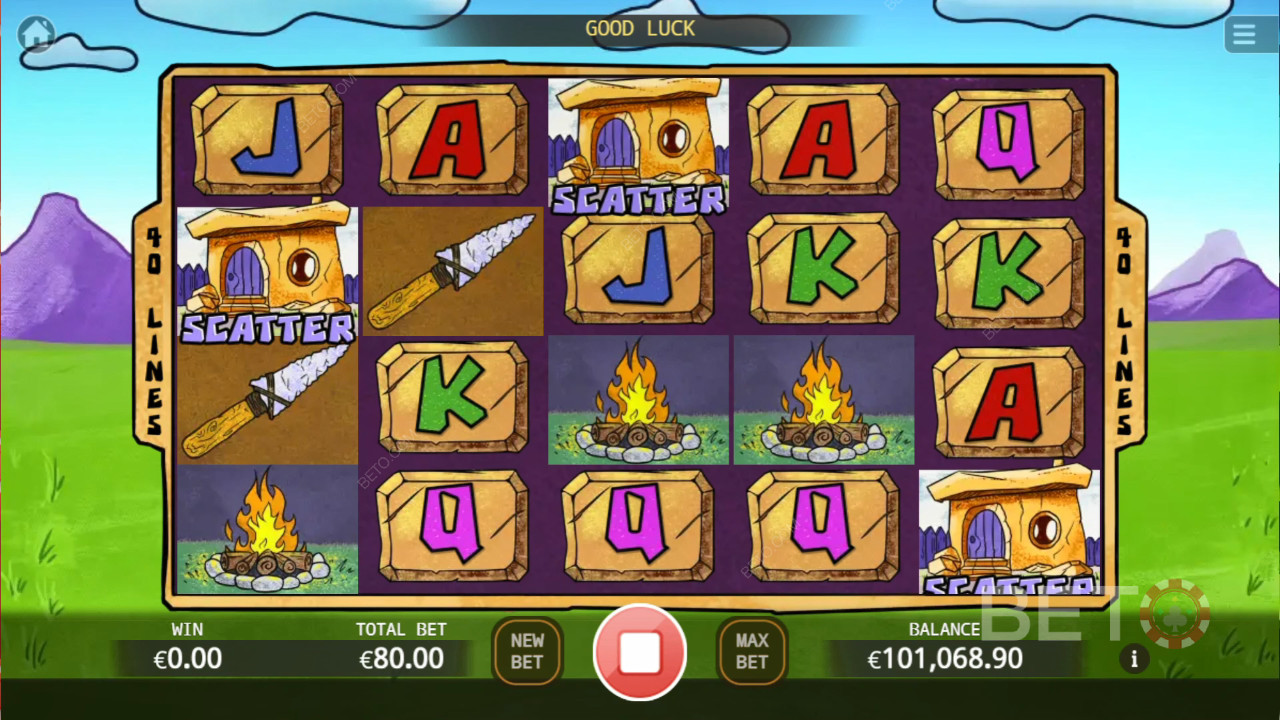Screen dimensions: 1280x720
Task: Open the hamburger menu
Action: (x=1243, y=35)
